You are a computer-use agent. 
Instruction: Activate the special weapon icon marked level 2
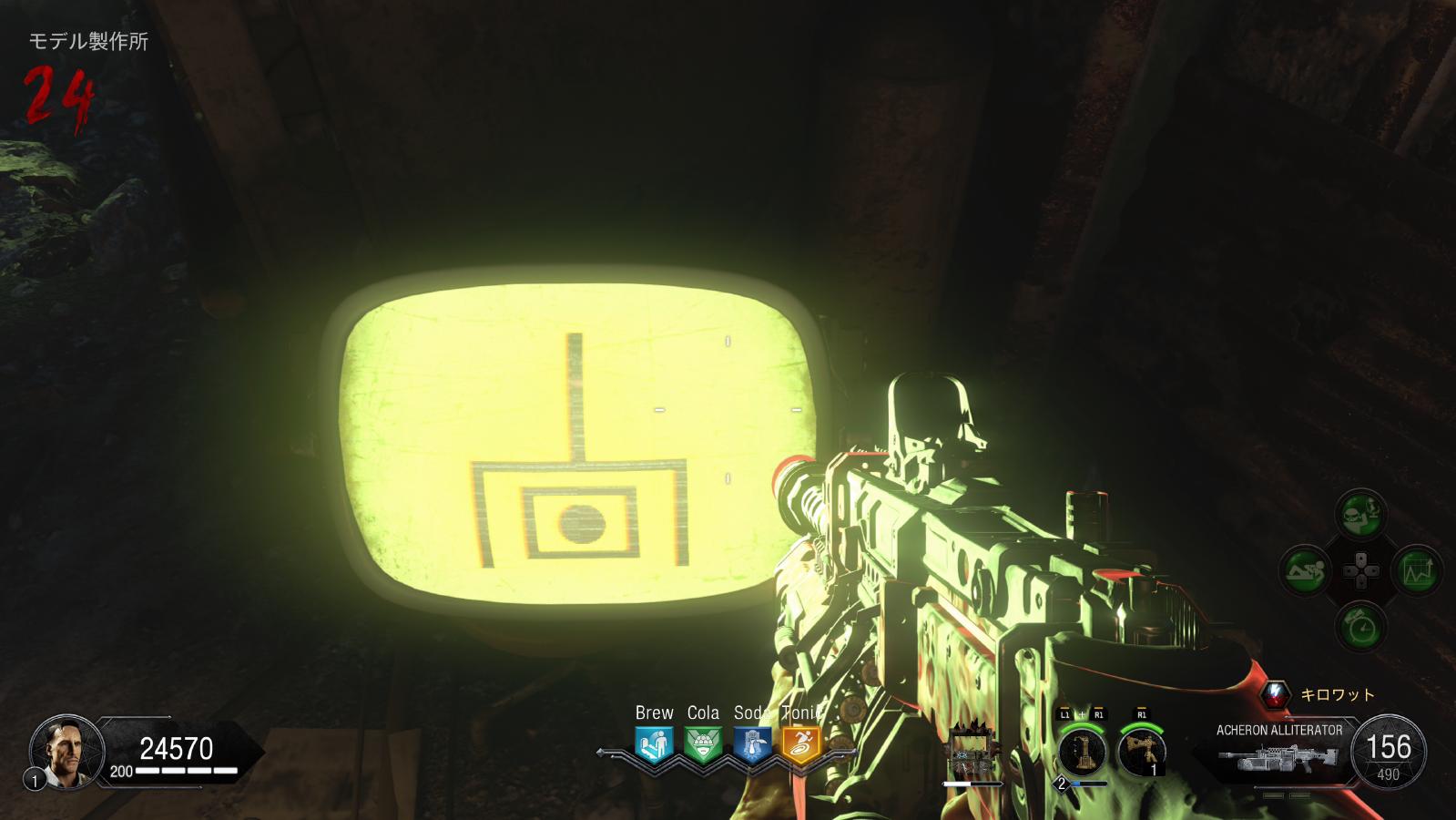pyautogui.click(x=1082, y=753)
